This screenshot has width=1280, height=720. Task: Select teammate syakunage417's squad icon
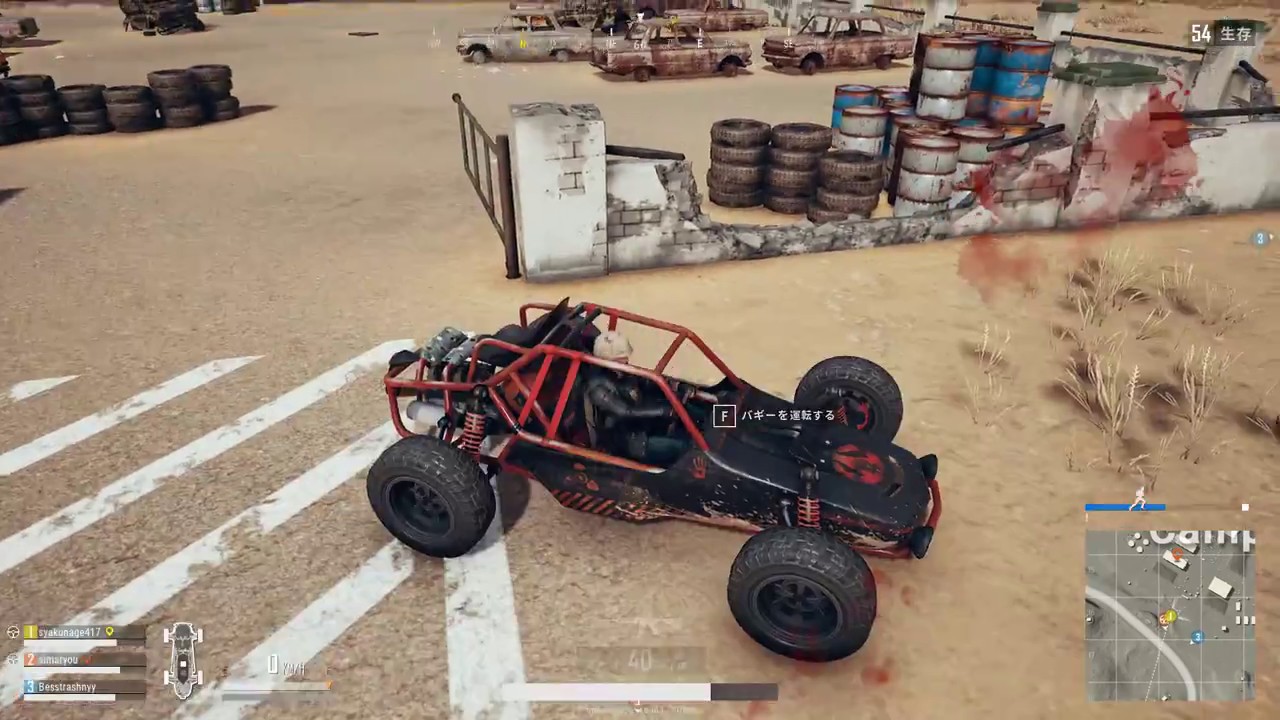(x=13, y=632)
